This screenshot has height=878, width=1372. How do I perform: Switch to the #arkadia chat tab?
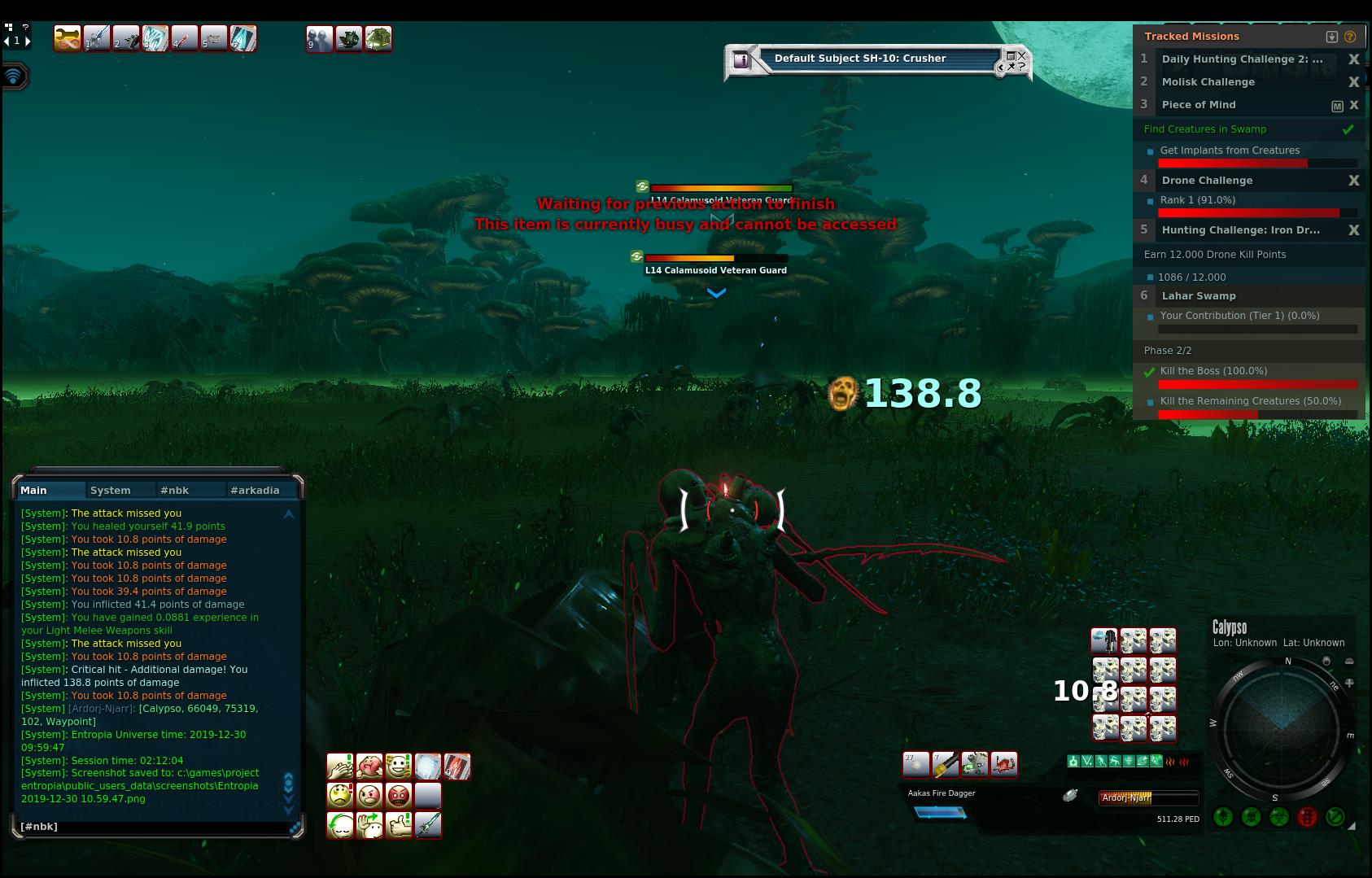[255, 490]
